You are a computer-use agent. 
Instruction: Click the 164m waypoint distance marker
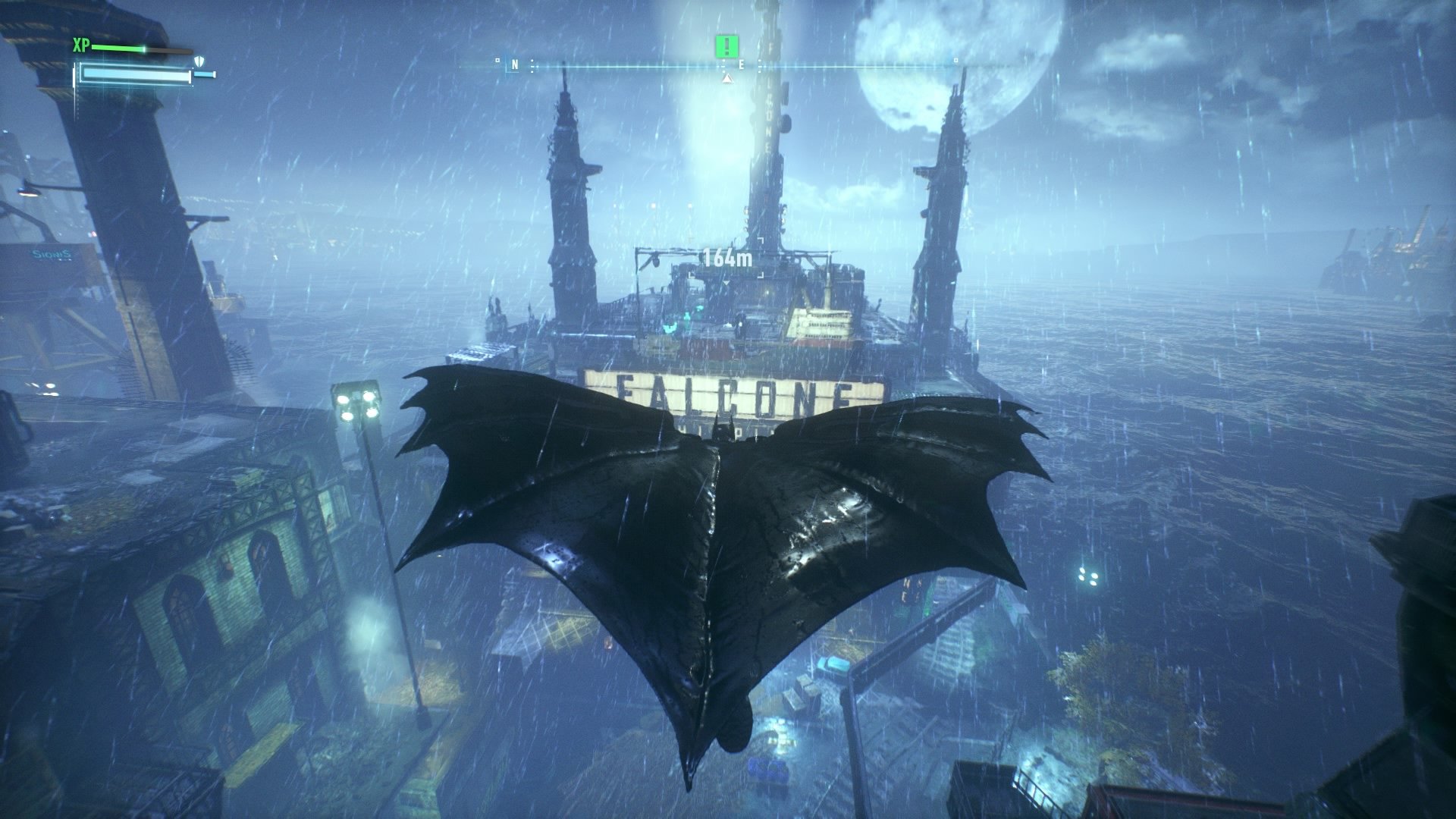tap(727, 259)
